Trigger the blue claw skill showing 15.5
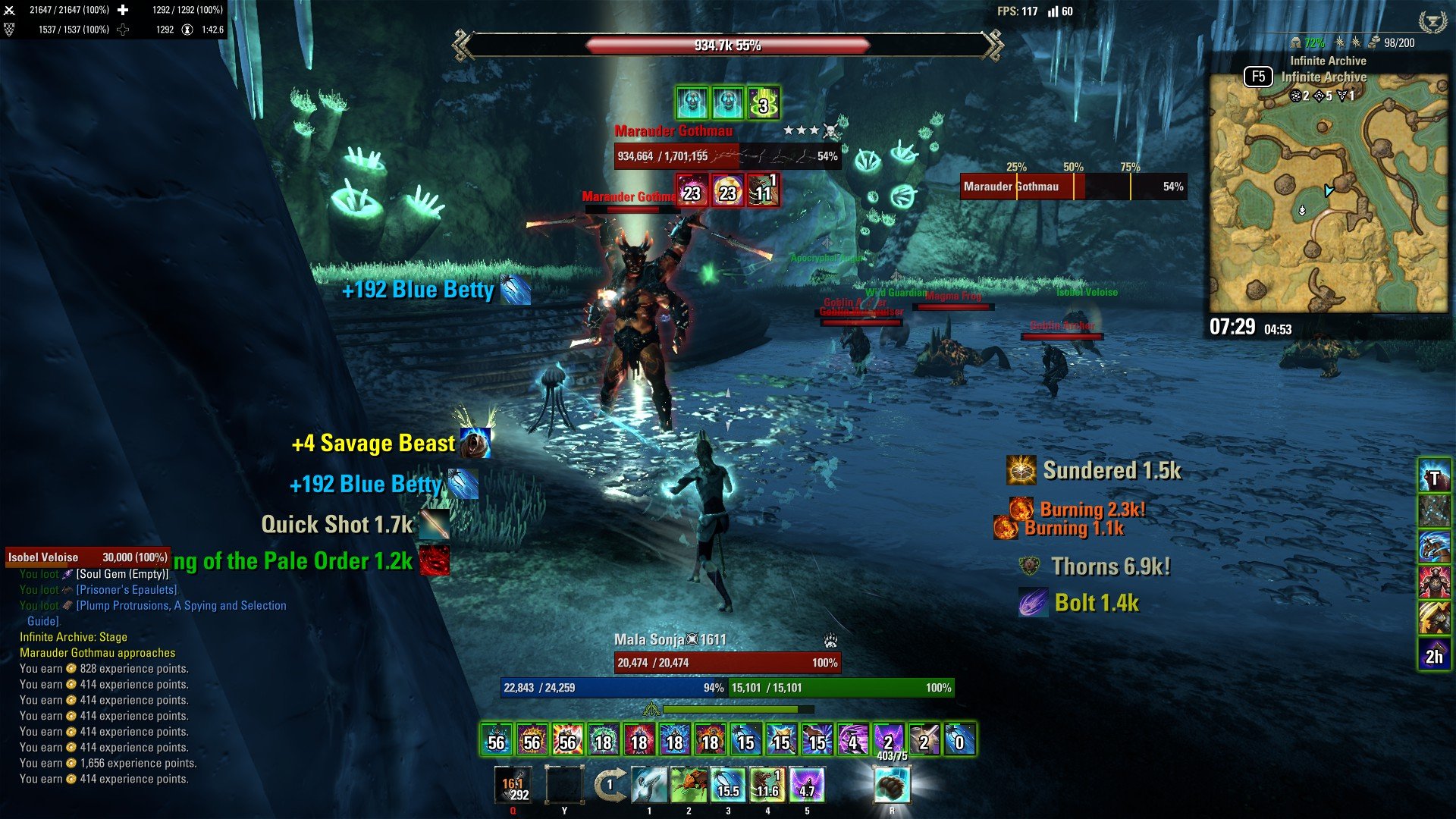The height and width of the screenshot is (819, 1456). (728, 785)
